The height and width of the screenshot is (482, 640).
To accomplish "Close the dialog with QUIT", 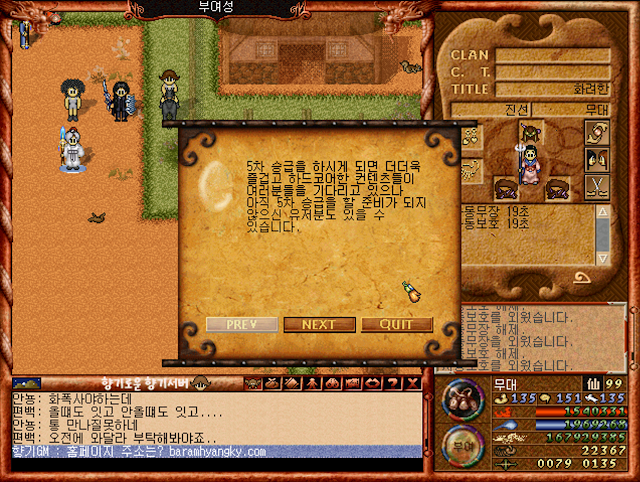I will 397,325.
